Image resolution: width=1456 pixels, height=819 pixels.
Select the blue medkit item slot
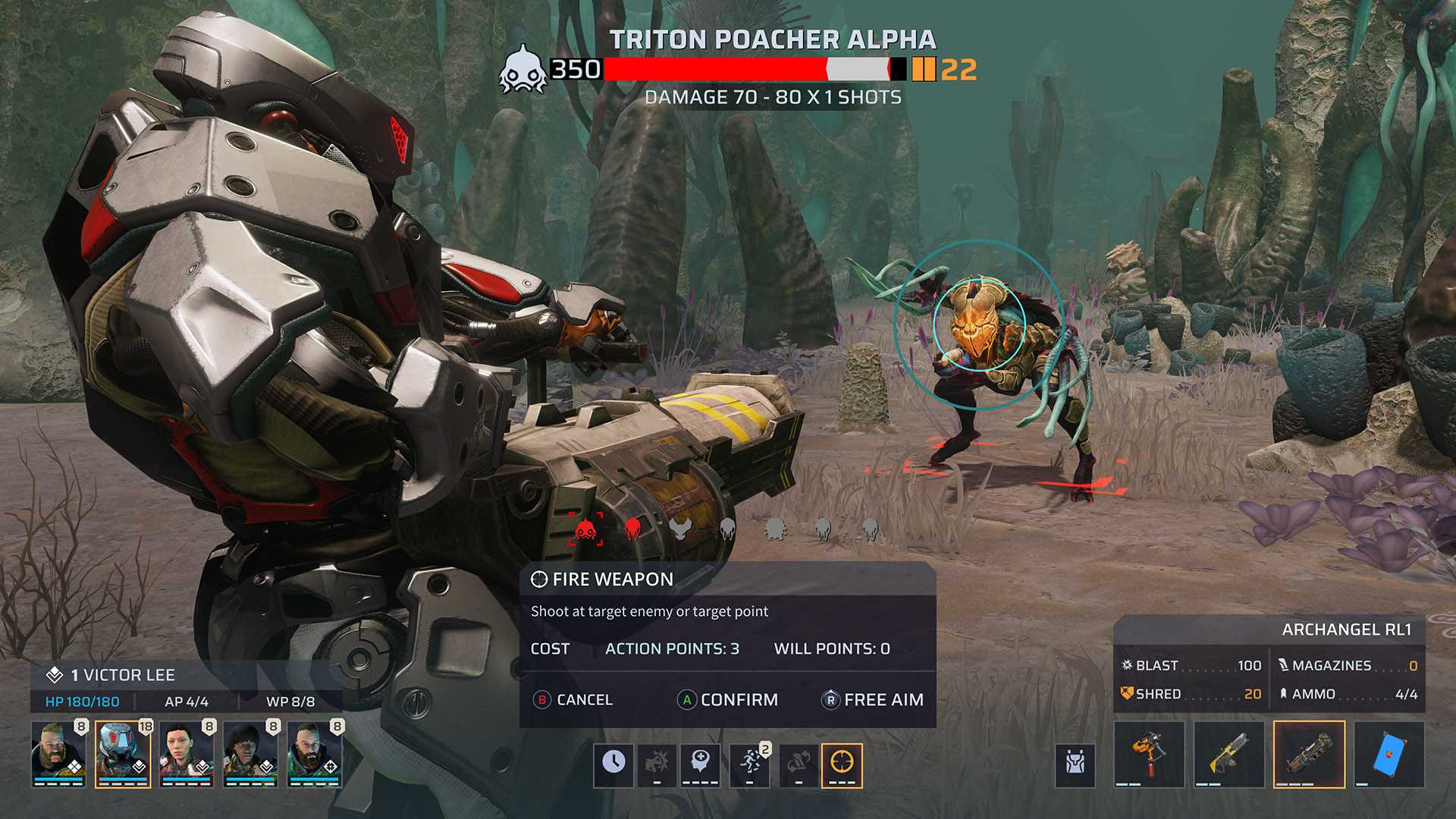[x=1389, y=755]
